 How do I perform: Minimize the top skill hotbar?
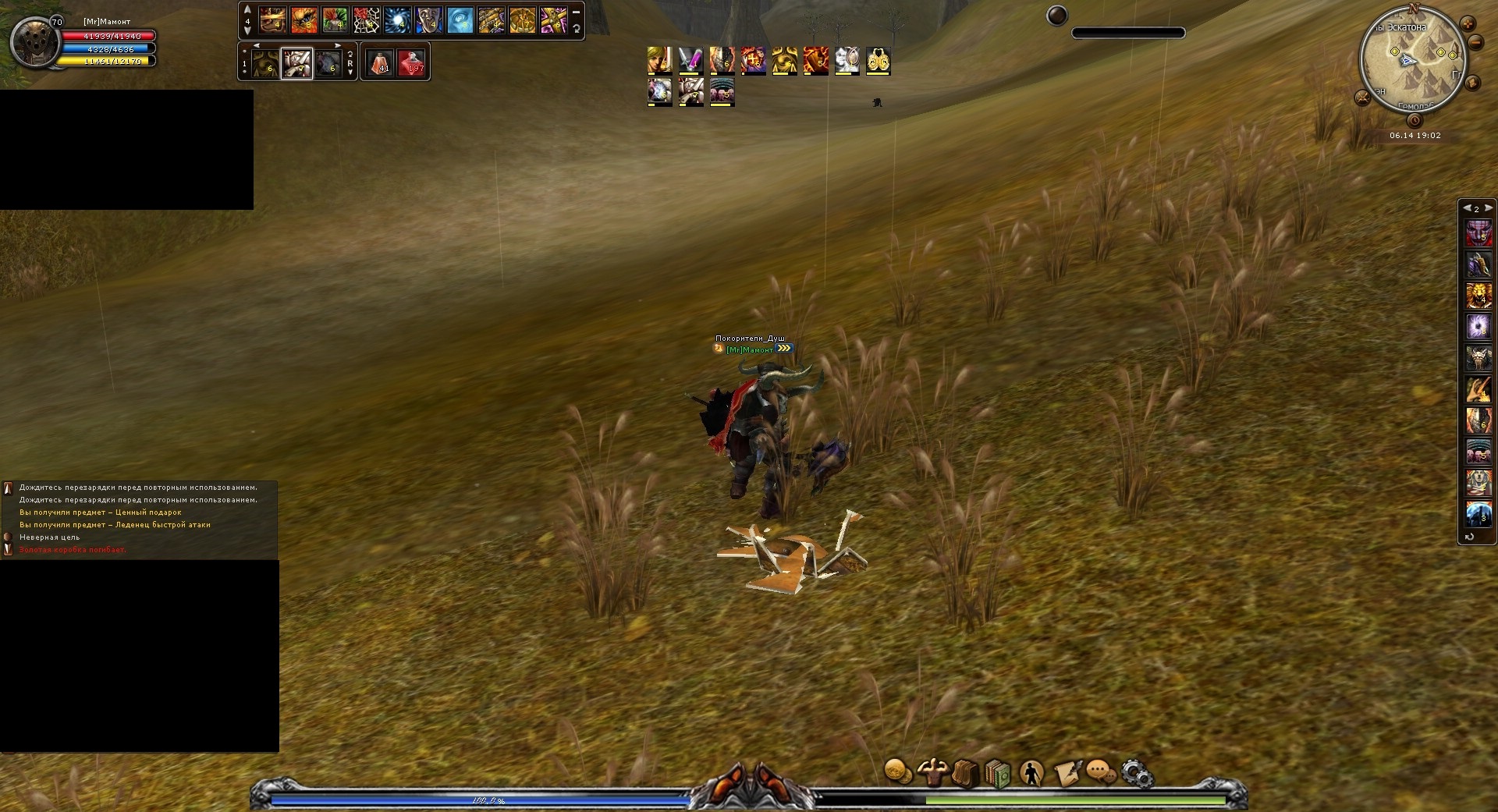pyautogui.click(x=576, y=12)
